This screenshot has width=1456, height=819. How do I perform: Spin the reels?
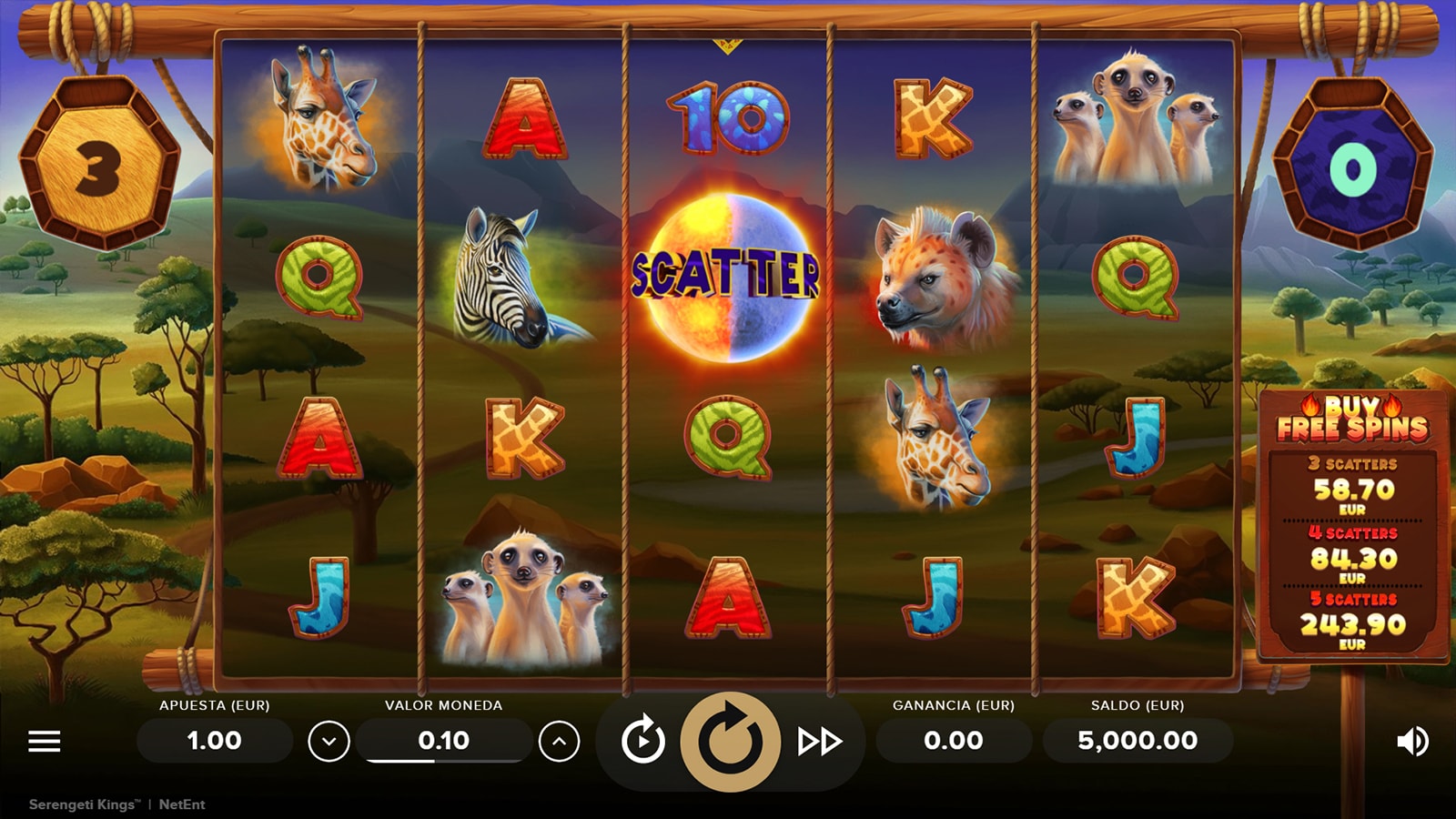(x=730, y=742)
